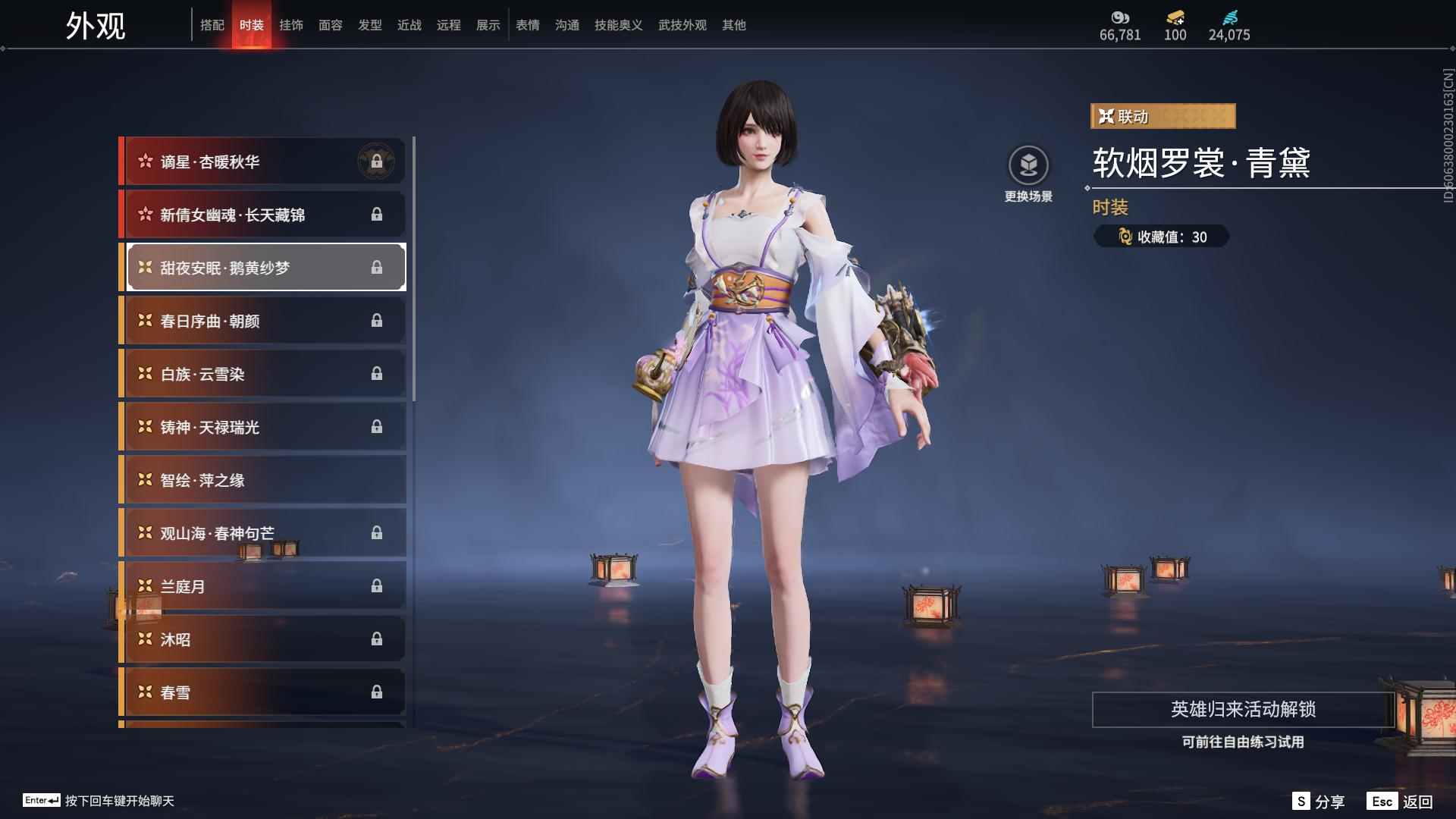This screenshot has height=819, width=1456.
Task: Switch to the 搭配 tab
Action: coord(212,25)
